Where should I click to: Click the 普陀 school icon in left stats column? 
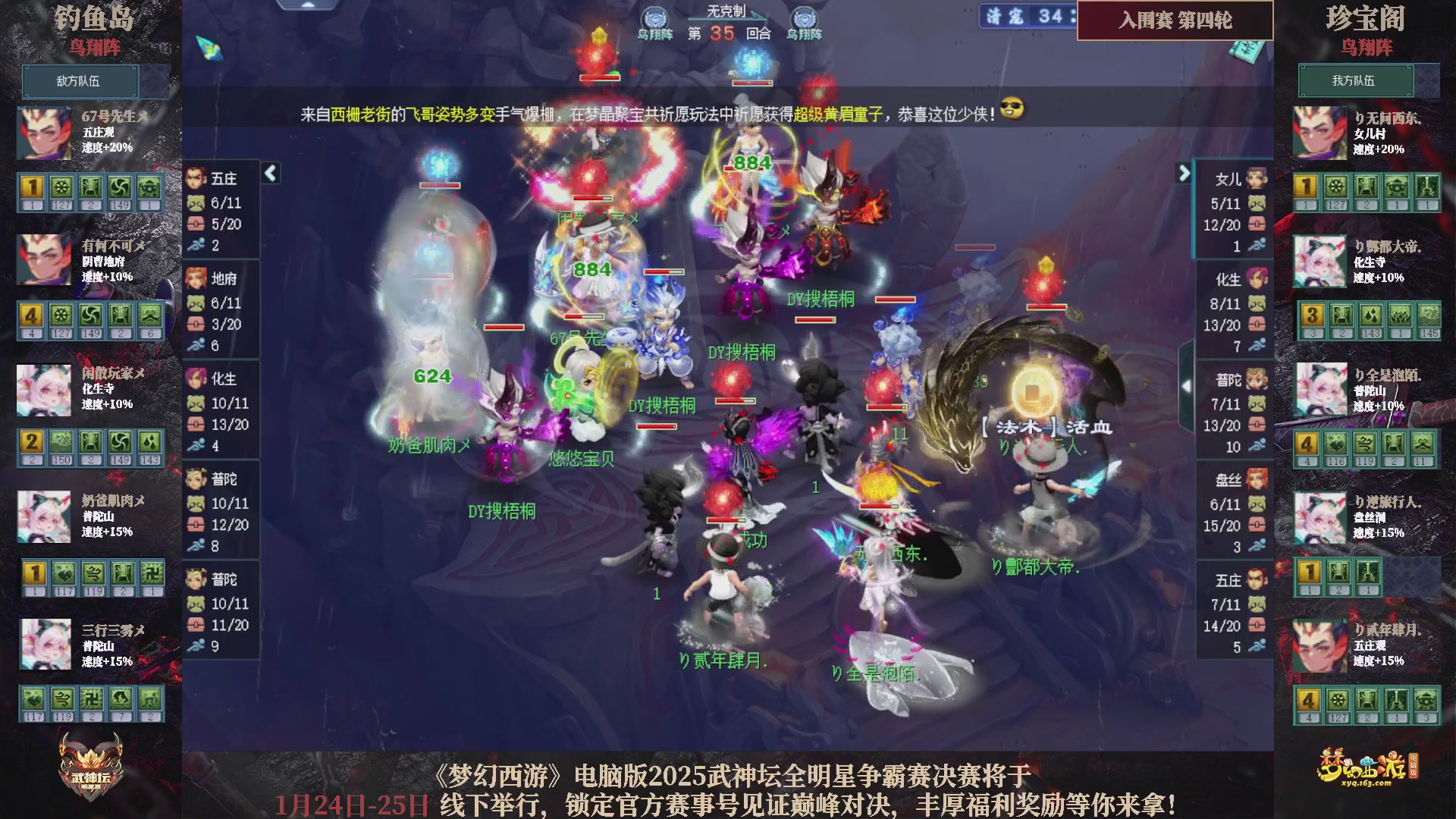[196, 478]
